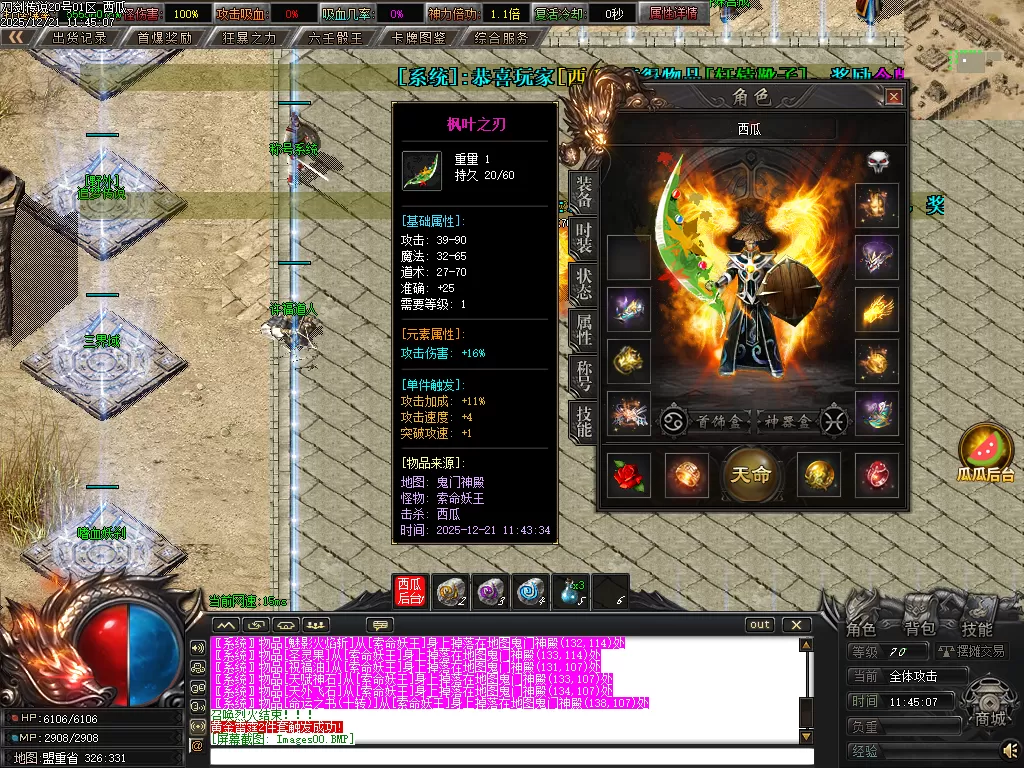Switch to the 时装 costume tab

click(584, 241)
